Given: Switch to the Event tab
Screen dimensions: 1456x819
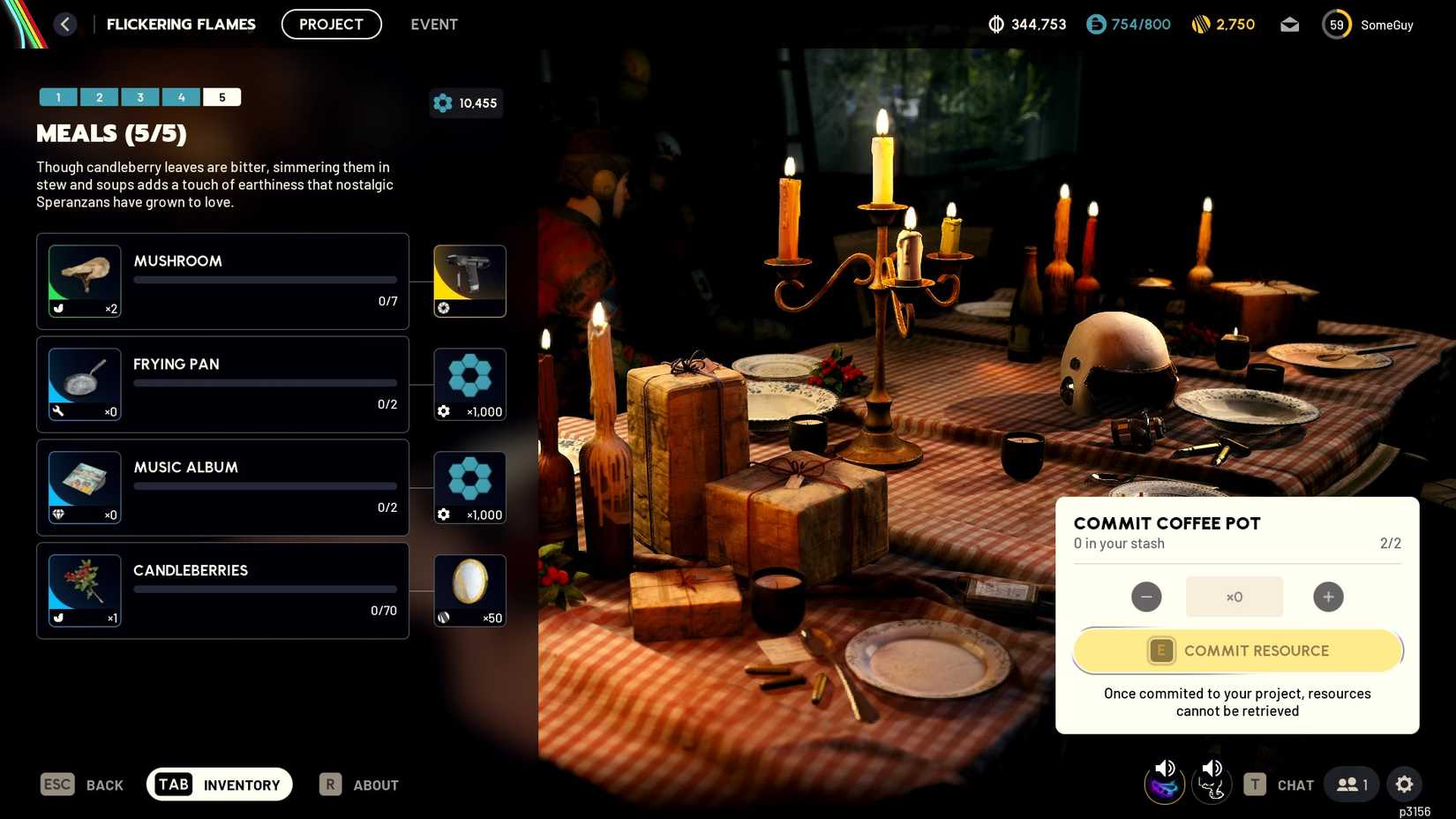Looking at the screenshot, I should [x=433, y=24].
